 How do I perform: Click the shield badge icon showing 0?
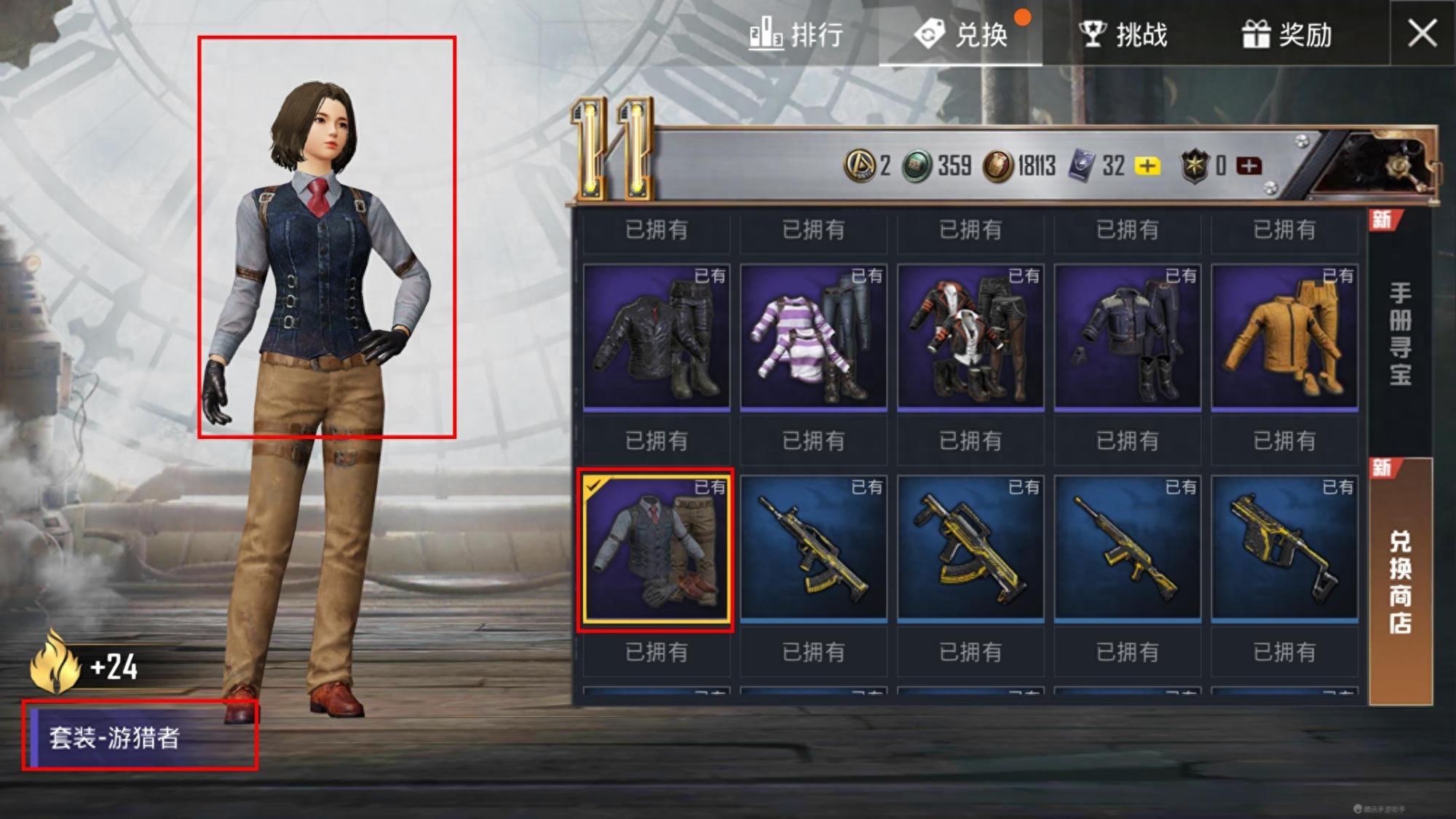pyautogui.click(x=1192, y=166)
